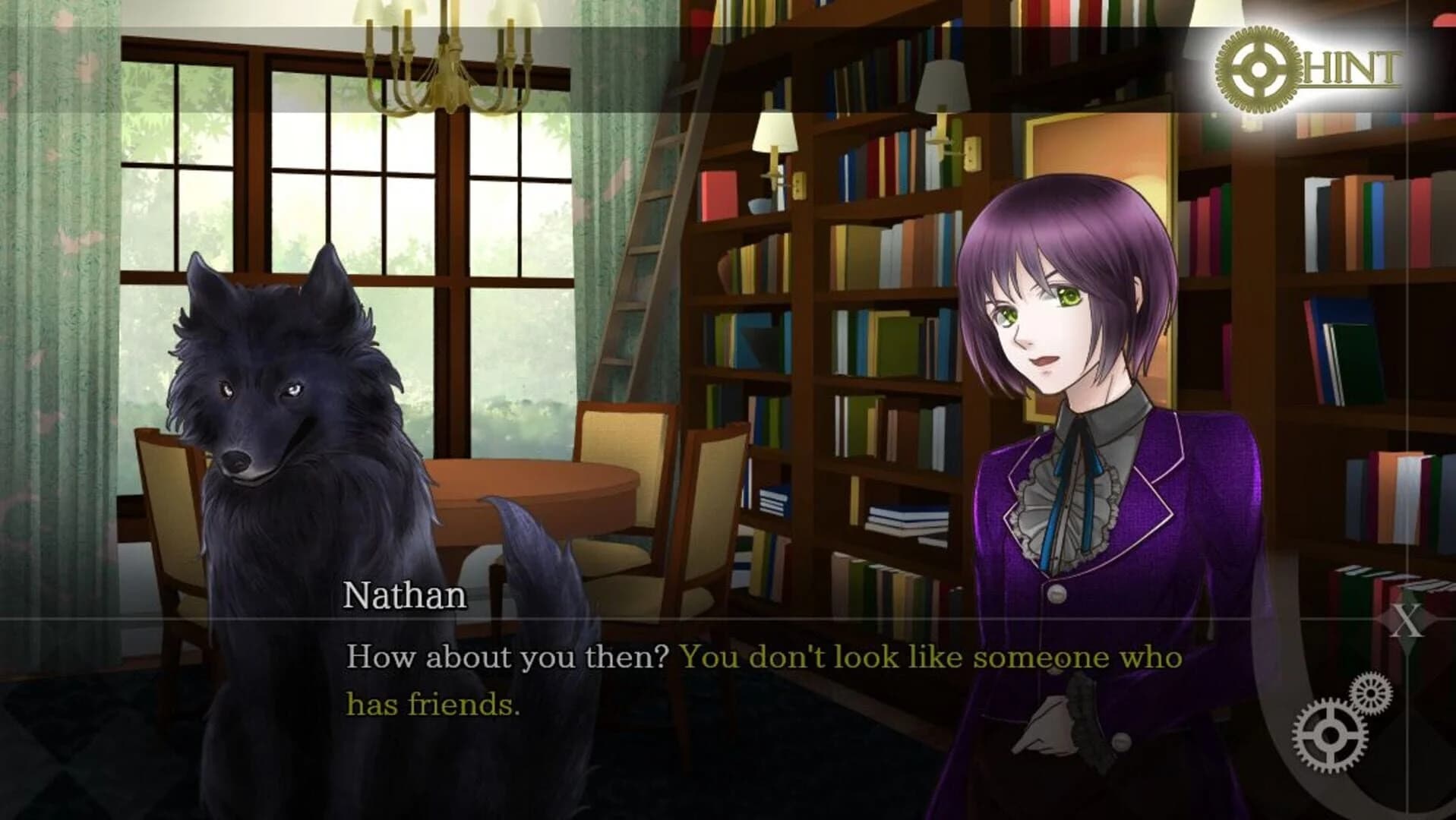Click Nathan's name label
Image resolution: width=1456 pixels, height=820 pixels.
click(x=405, y=595)
